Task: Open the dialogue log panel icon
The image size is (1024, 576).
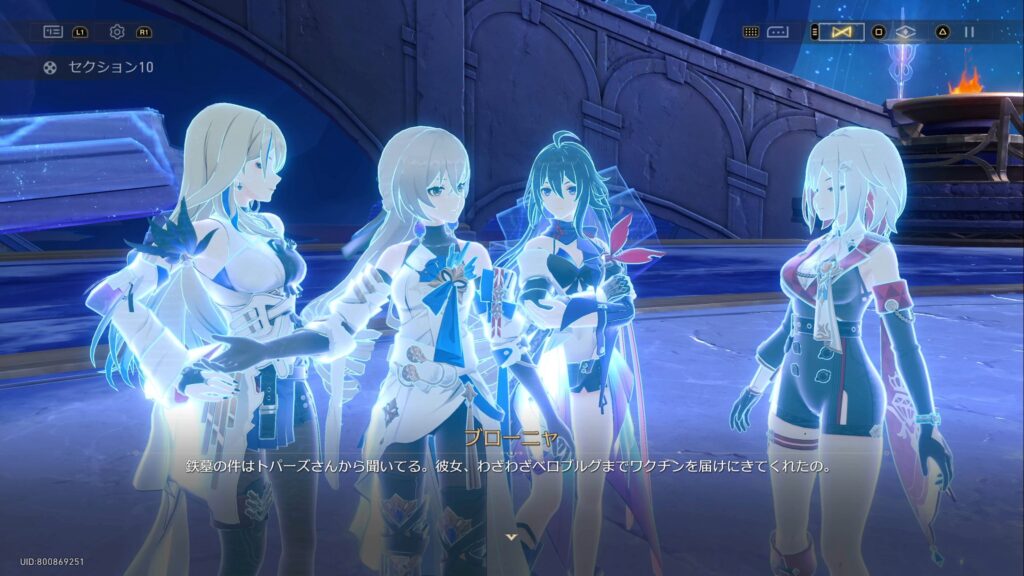Action: tap(53, 32)
